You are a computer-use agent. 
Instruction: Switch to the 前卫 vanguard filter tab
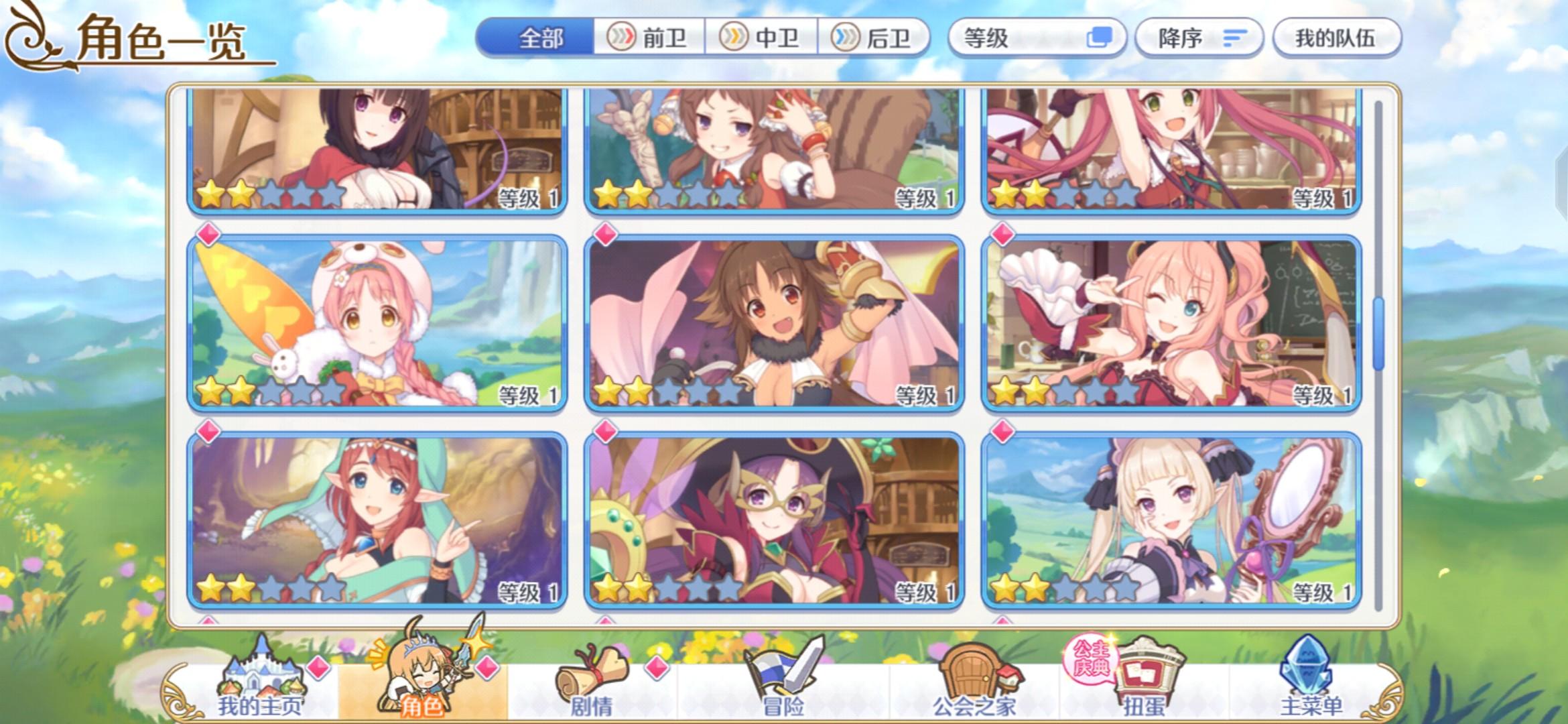point(647,38)
